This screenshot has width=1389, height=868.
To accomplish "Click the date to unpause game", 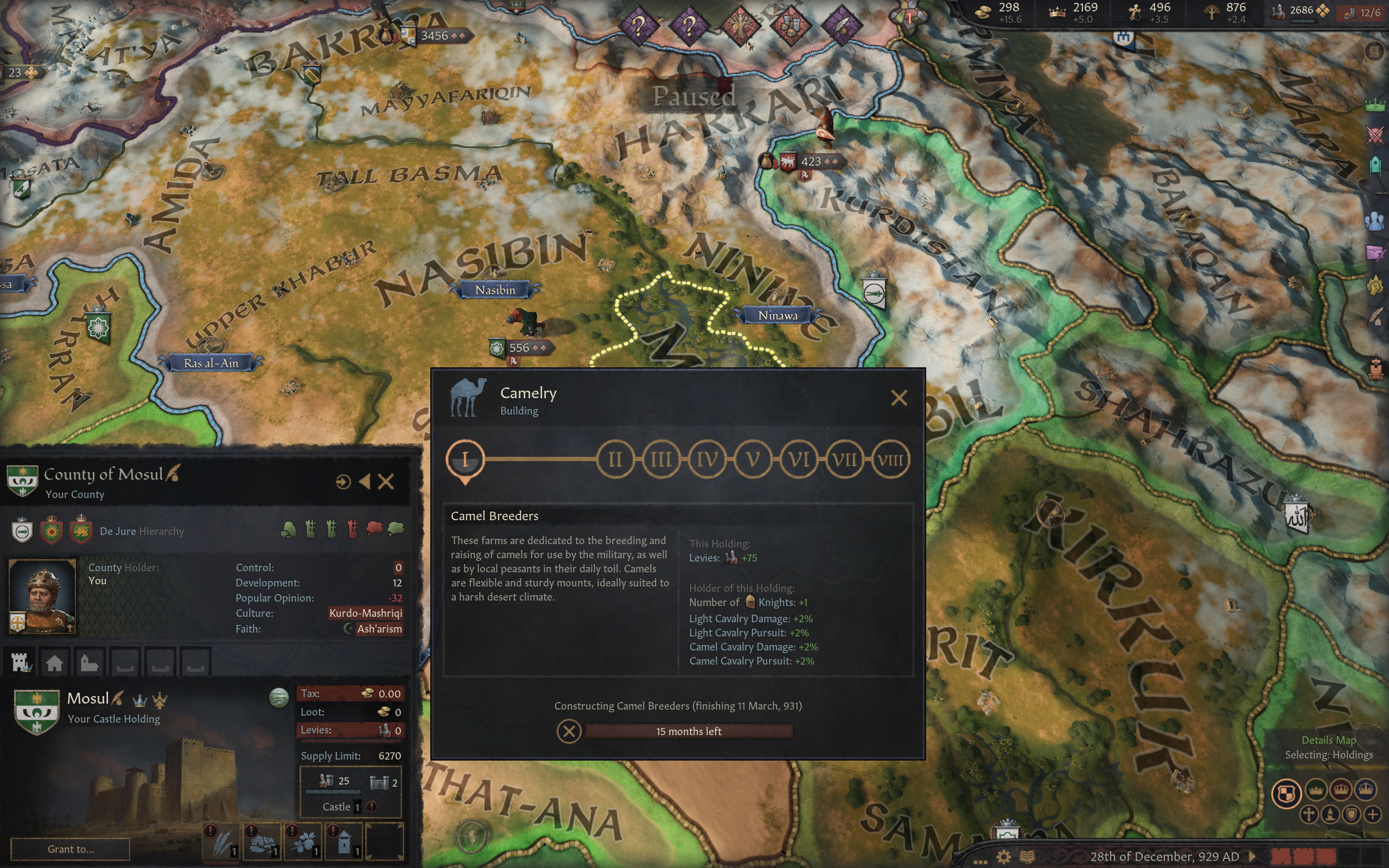I will (1164, 857).
